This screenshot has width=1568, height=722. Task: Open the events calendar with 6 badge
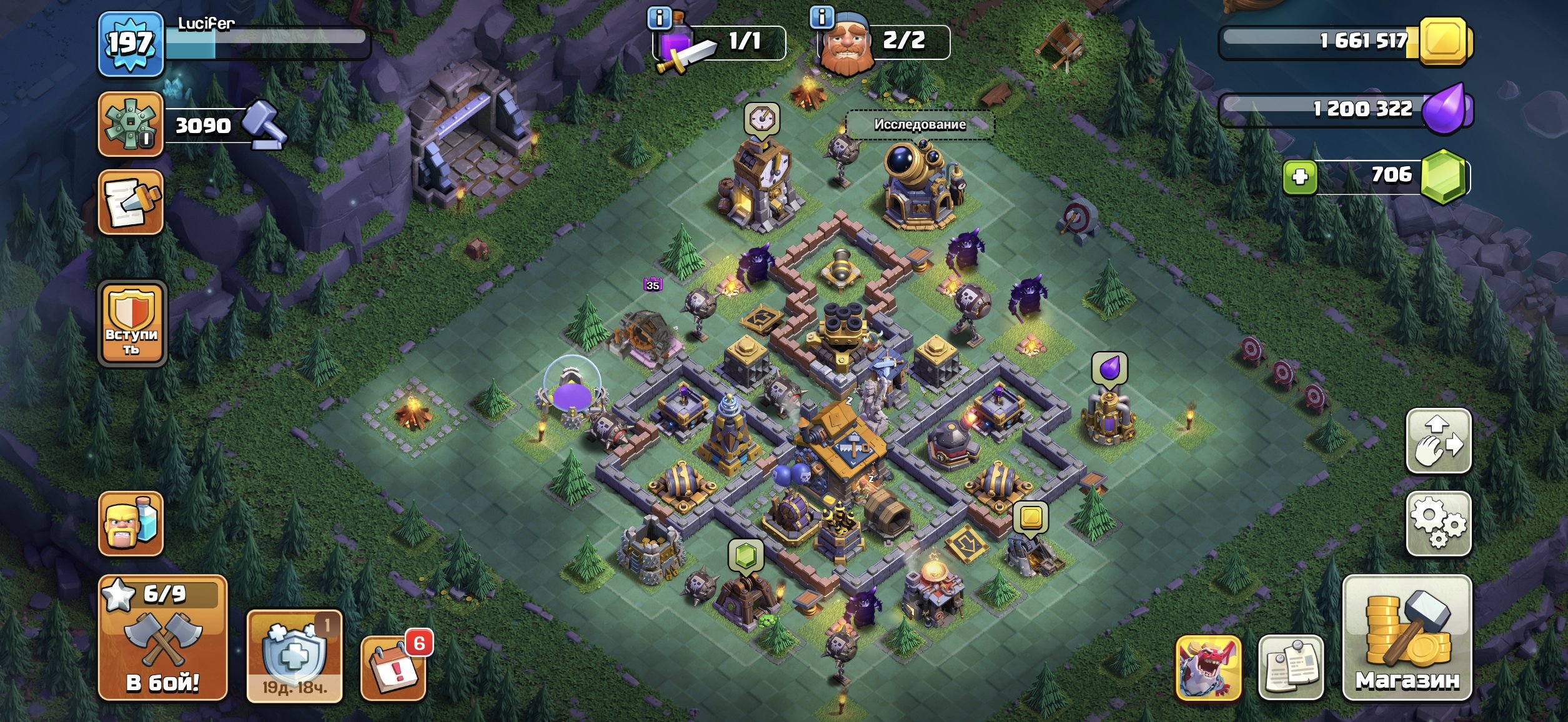pos(394,668)
